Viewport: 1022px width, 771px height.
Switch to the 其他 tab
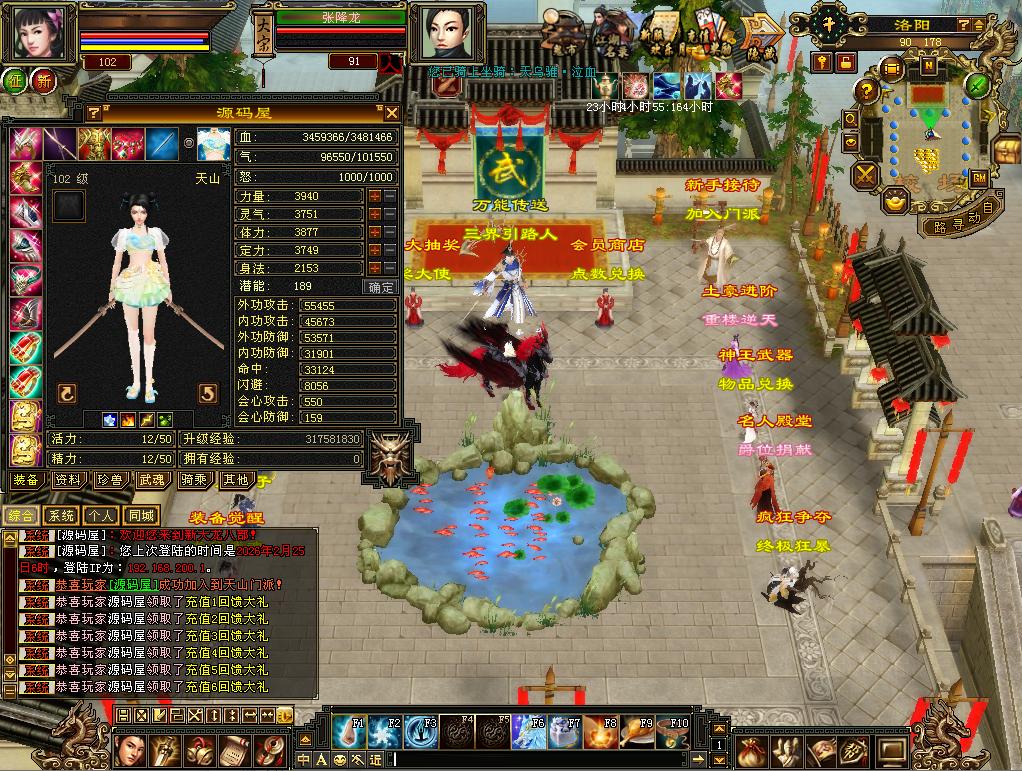(236, 480)
